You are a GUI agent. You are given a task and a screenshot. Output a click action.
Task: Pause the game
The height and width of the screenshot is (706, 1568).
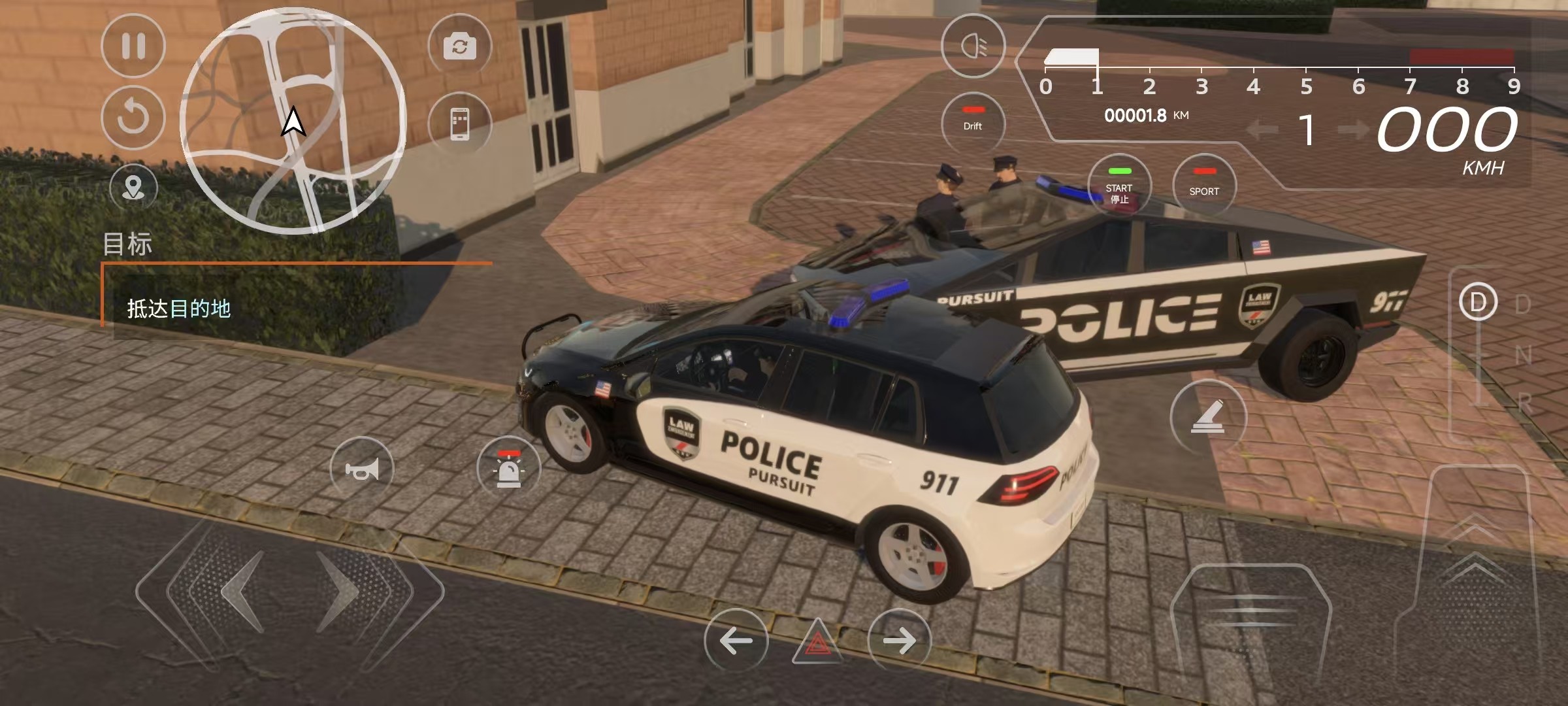tap(133, 46)
